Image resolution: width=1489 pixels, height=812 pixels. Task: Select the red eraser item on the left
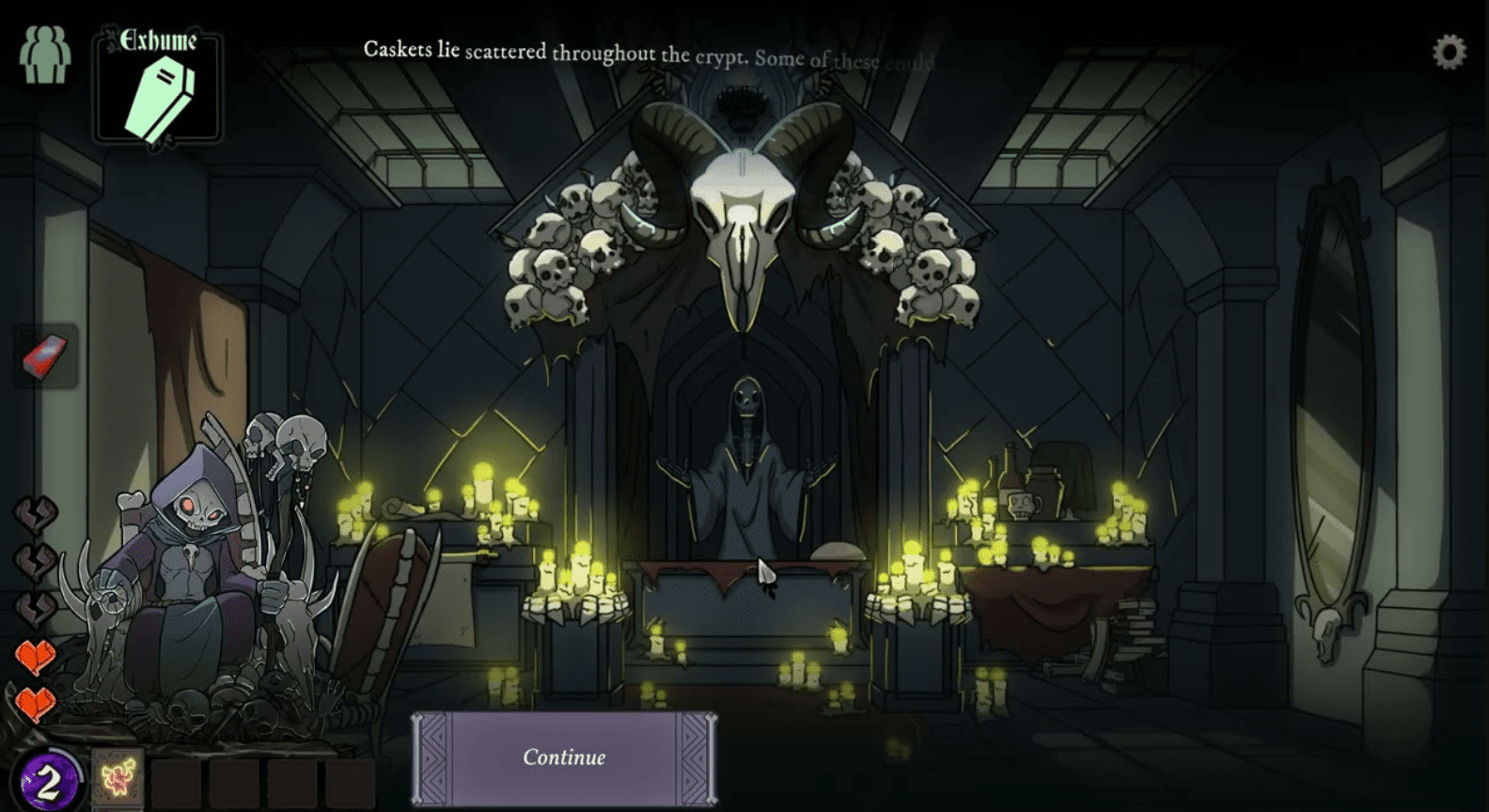pyautogui.click(x=43, y=358)
